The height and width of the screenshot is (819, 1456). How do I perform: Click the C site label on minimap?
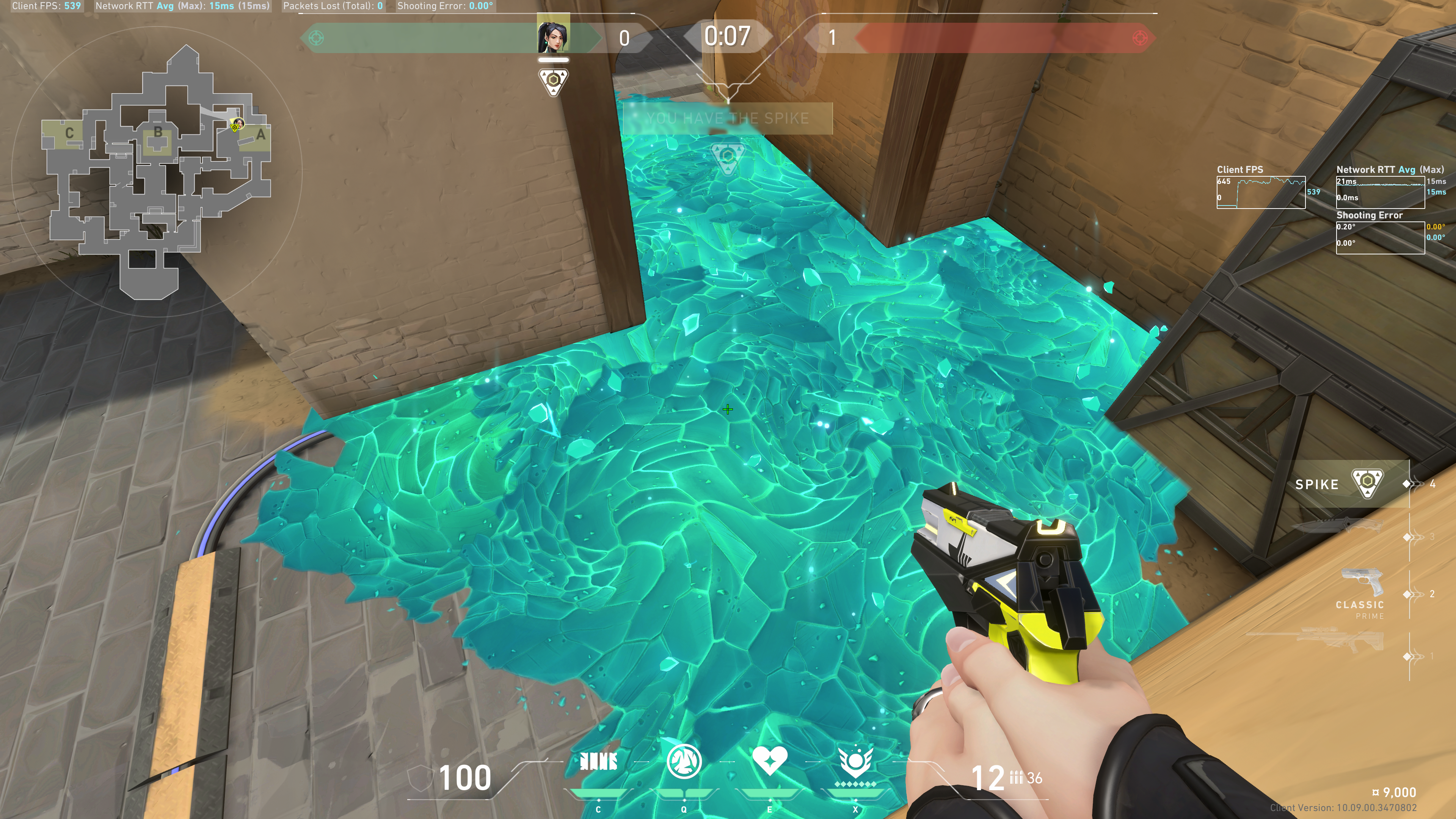pos(69,133)
